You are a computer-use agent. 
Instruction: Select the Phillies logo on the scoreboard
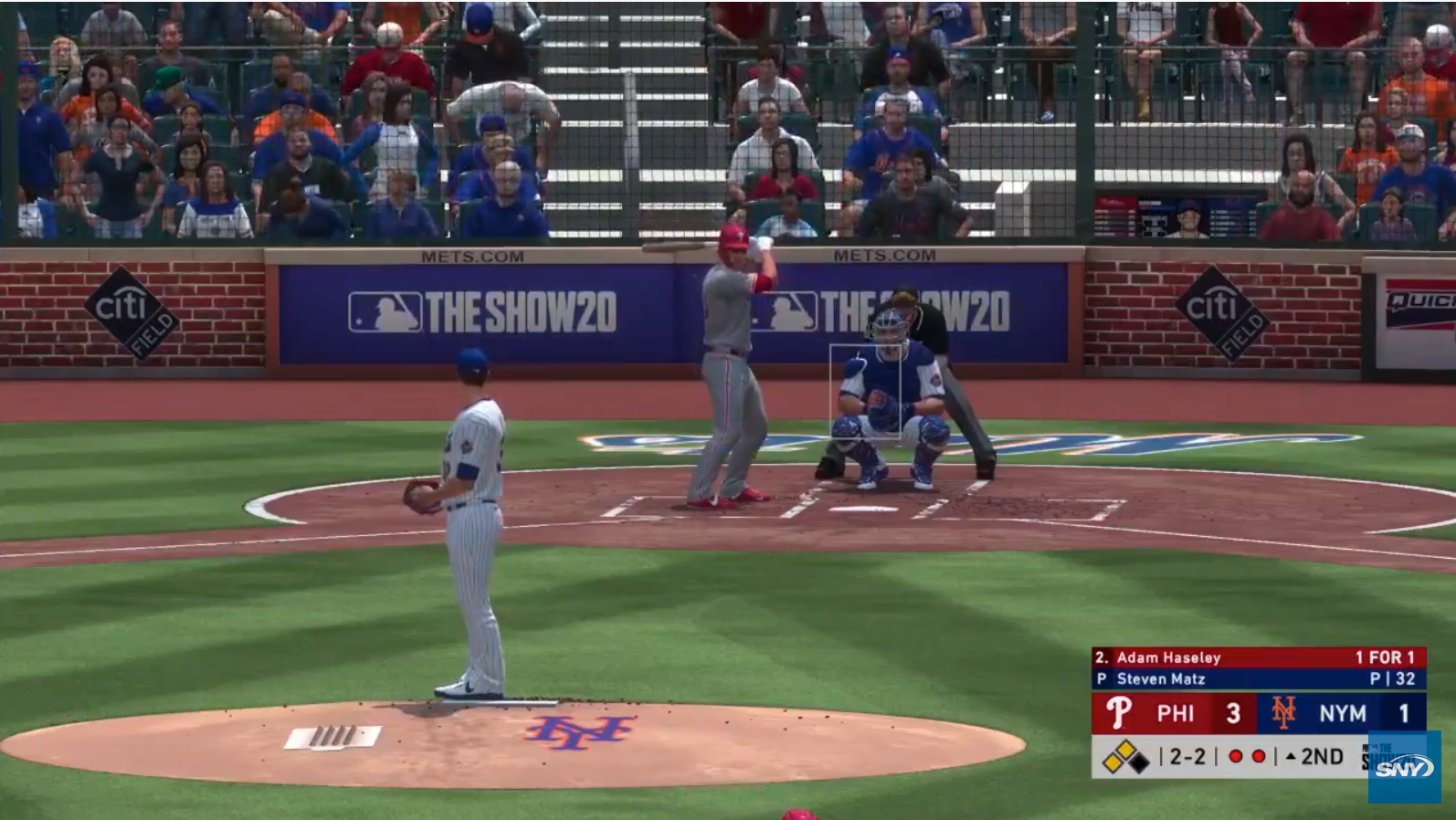pyautogui.click(x=1118, y=713)
